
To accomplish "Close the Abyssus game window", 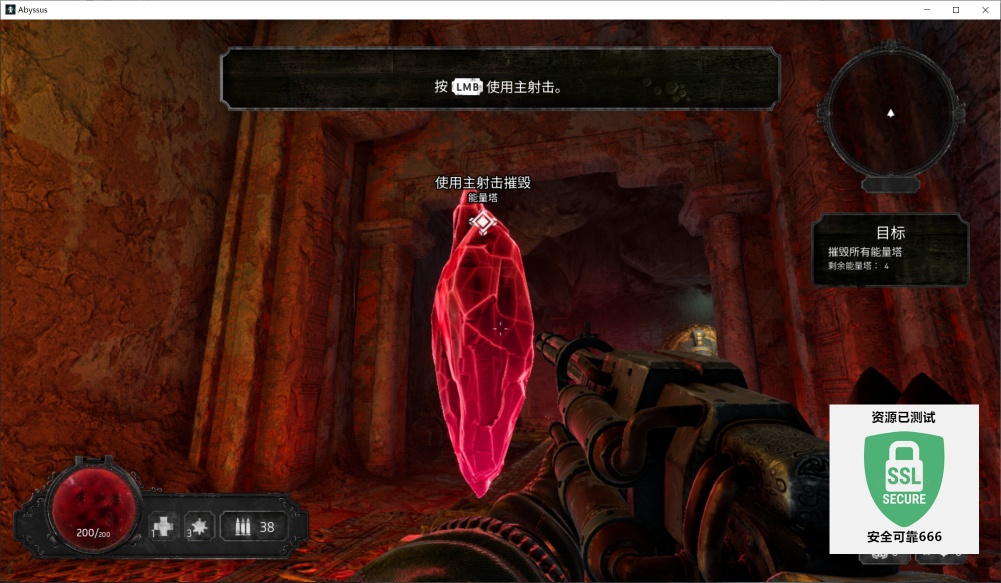I will [x=984, y=9].
